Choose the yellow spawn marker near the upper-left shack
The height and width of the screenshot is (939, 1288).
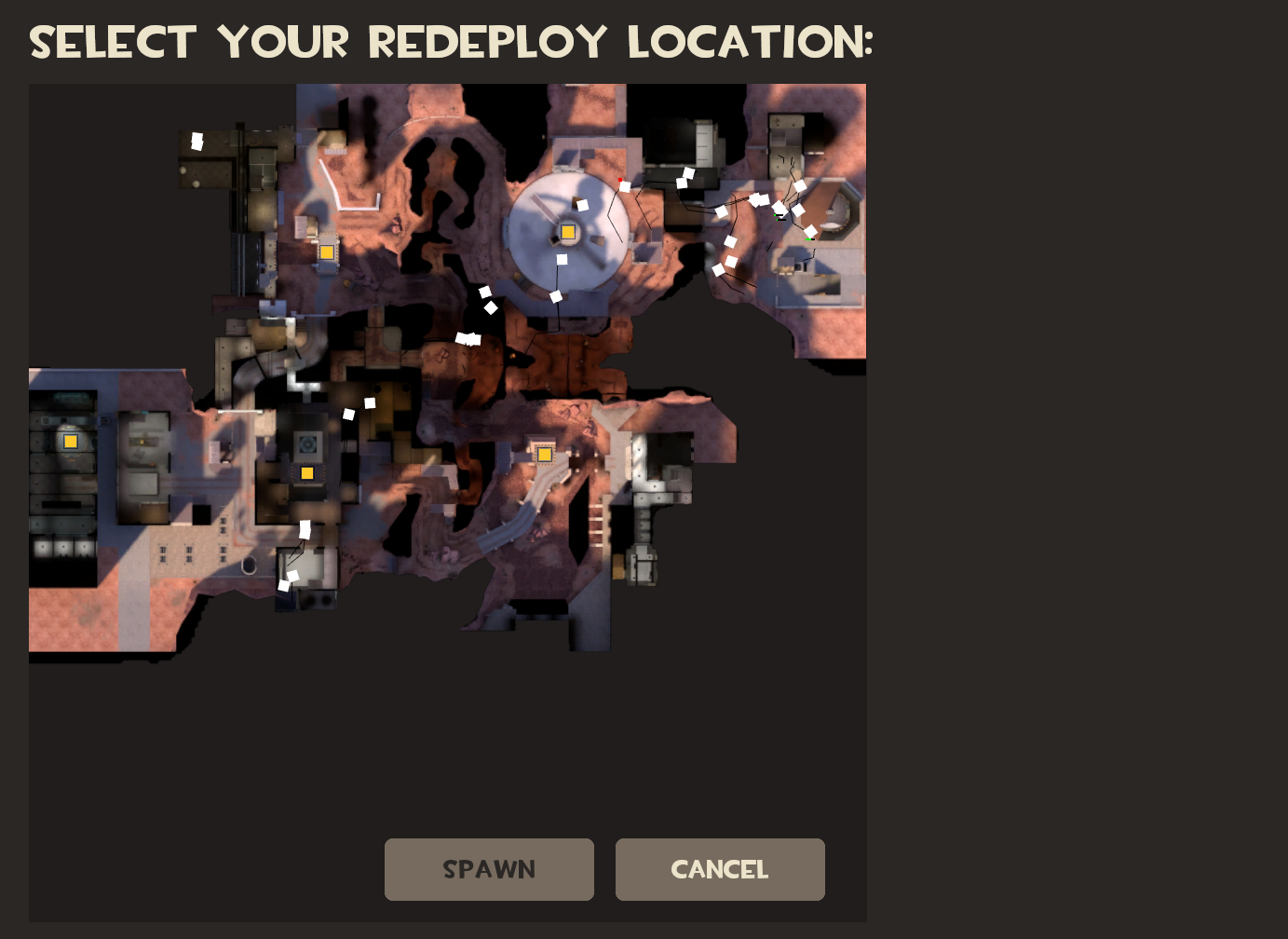[x=327, y=252]
